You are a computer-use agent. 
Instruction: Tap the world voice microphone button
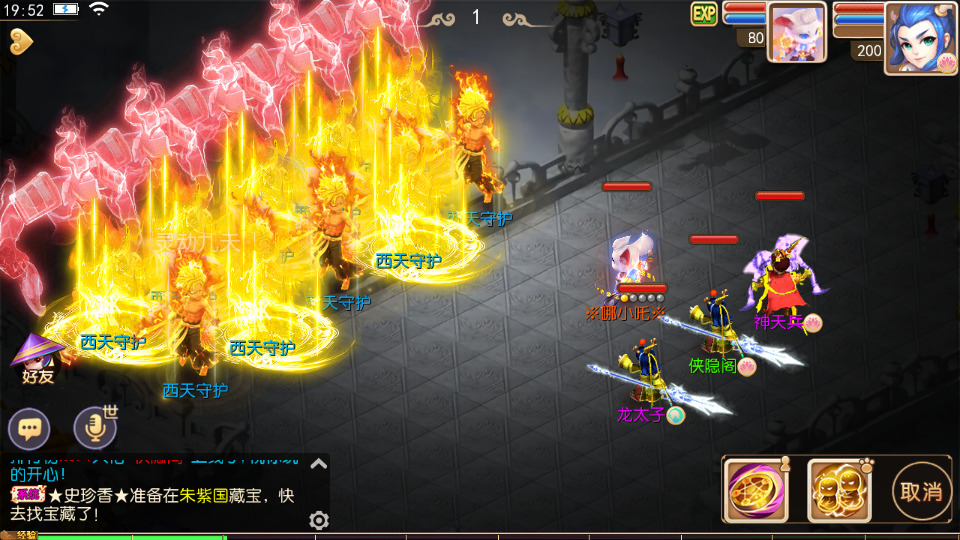96,429
